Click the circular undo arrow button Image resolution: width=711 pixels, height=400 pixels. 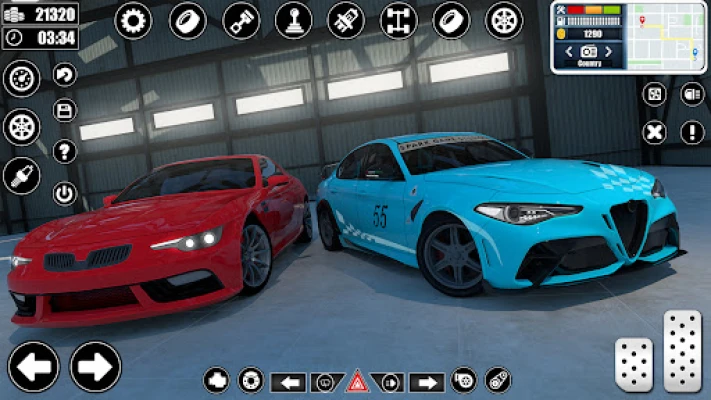[65, 75]
